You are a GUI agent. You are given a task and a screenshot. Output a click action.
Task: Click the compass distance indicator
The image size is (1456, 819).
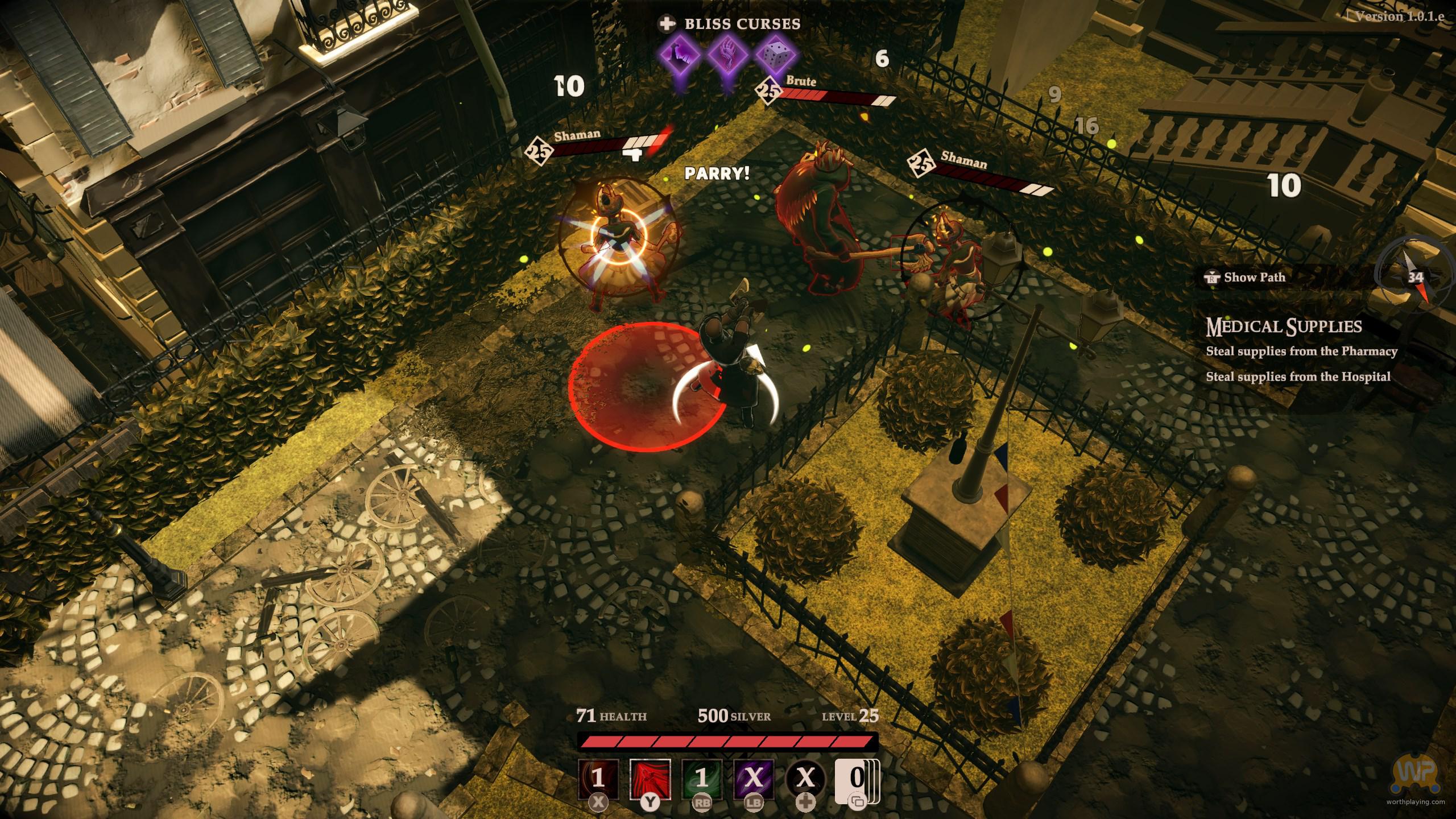coord(1415,278)
